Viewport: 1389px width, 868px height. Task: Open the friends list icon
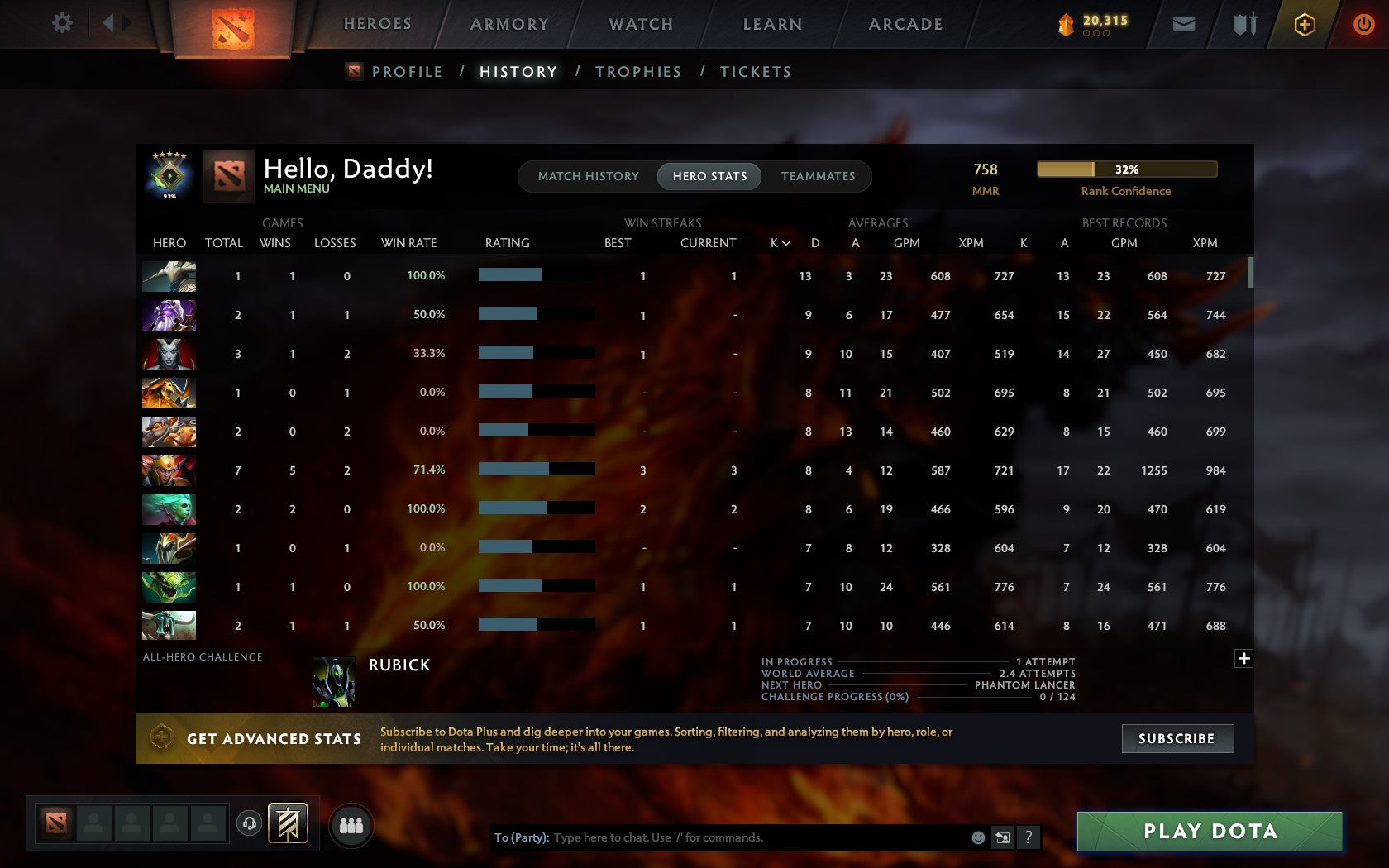[351, 823]
